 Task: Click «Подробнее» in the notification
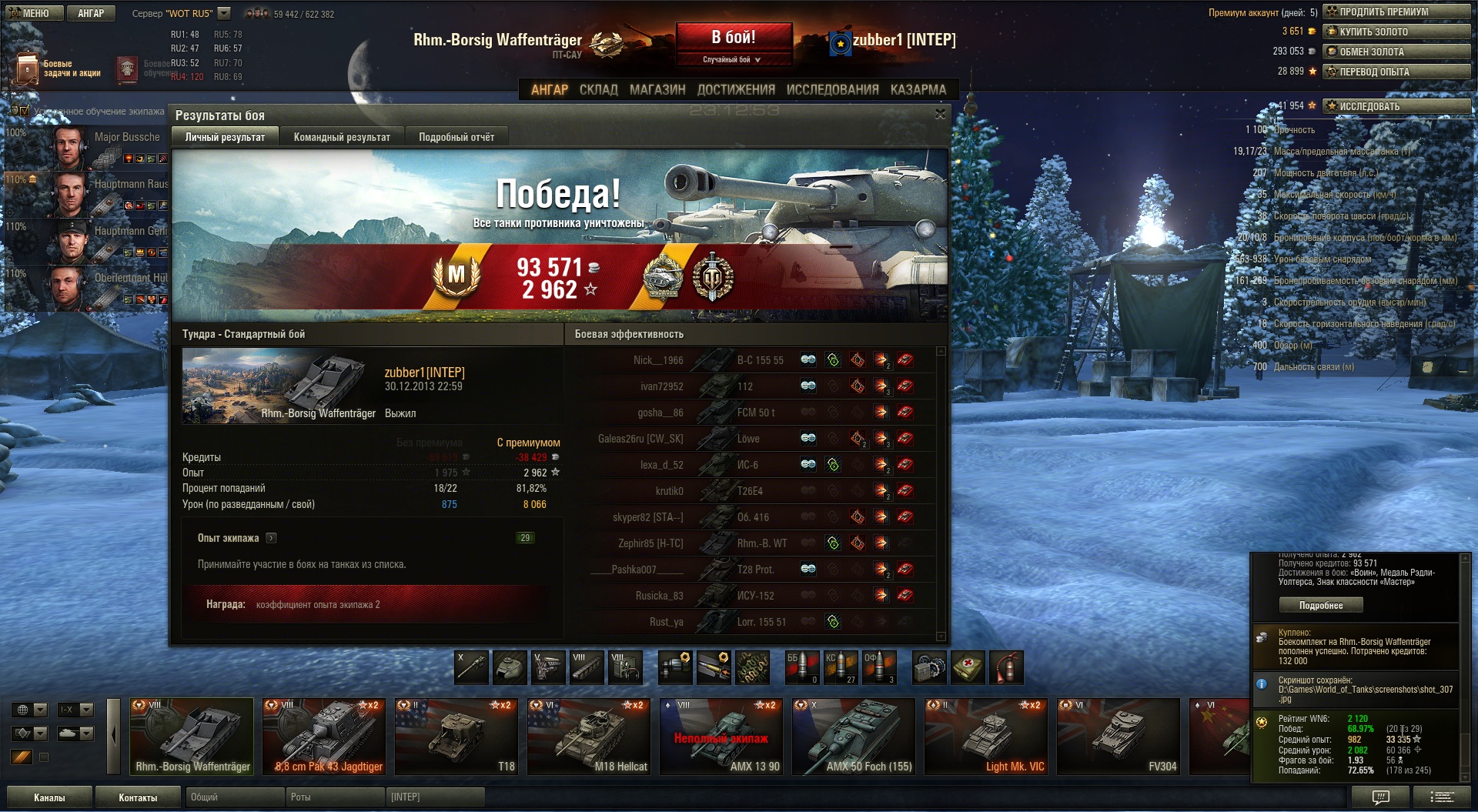[x=1321, y=605]
